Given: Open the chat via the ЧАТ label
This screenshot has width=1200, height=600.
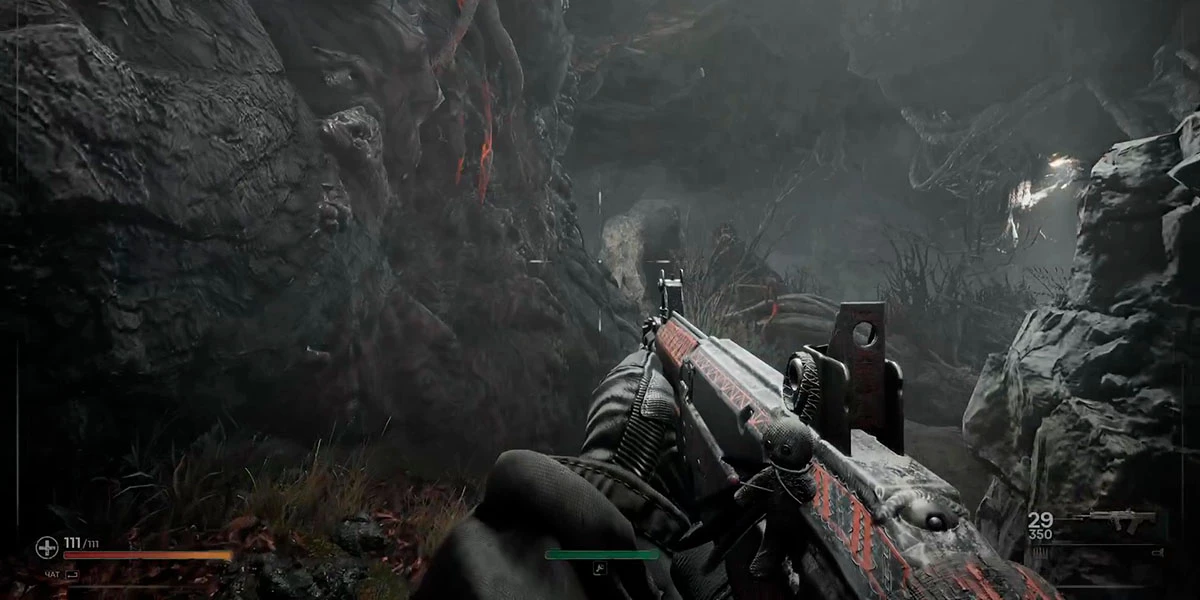Looking at the screenshot, I should click(52, 575).
